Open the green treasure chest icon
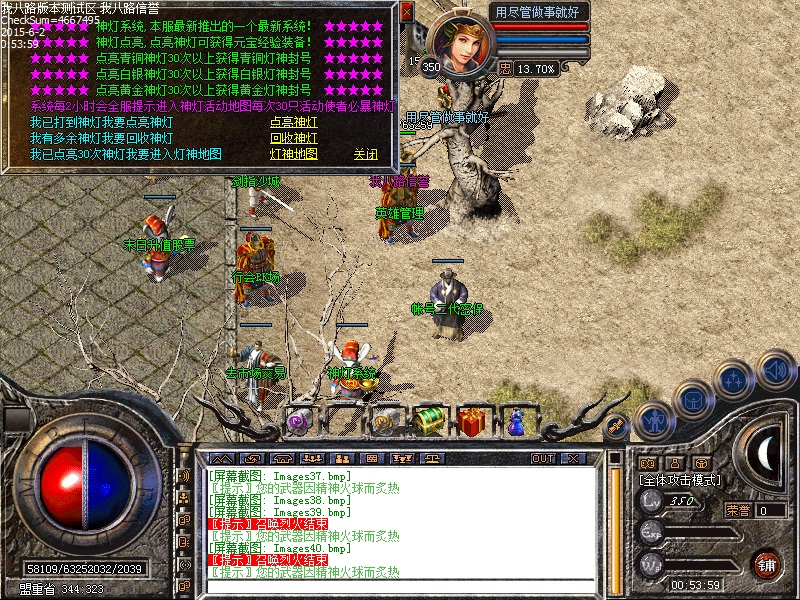 [430, 421]
